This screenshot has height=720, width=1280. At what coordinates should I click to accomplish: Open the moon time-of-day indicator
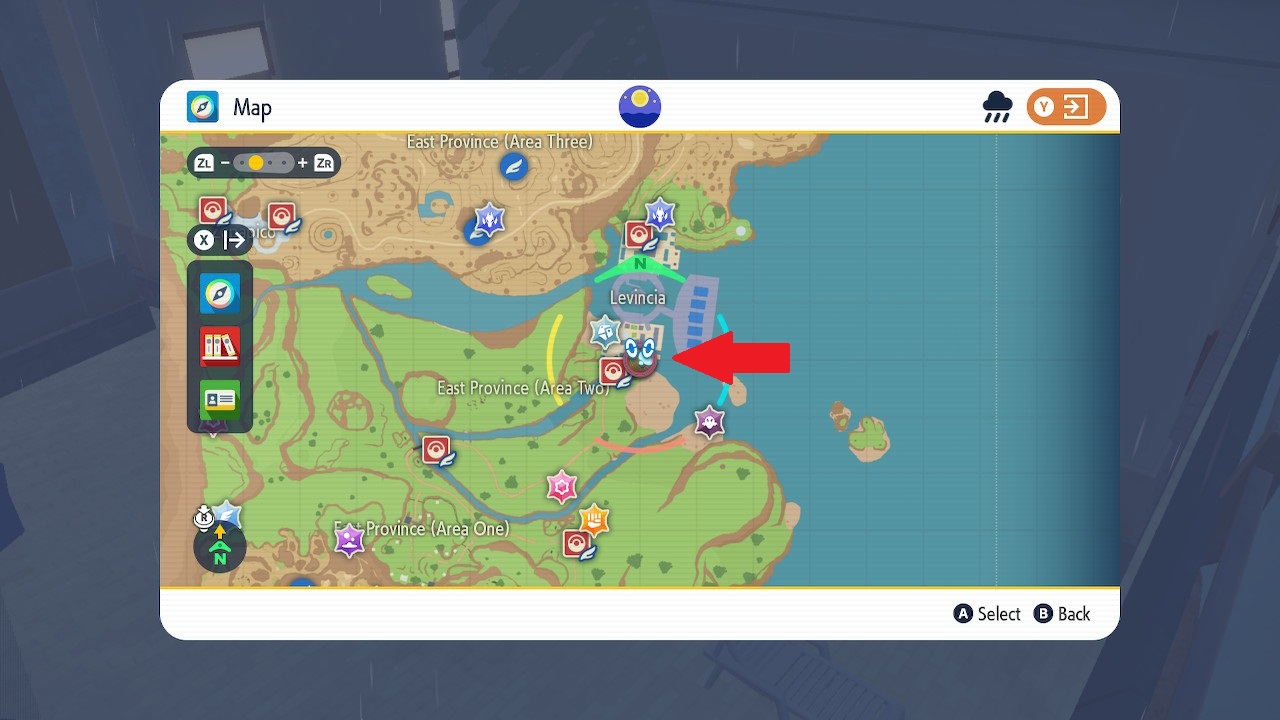pyautogui.click(x=639, y=106)
